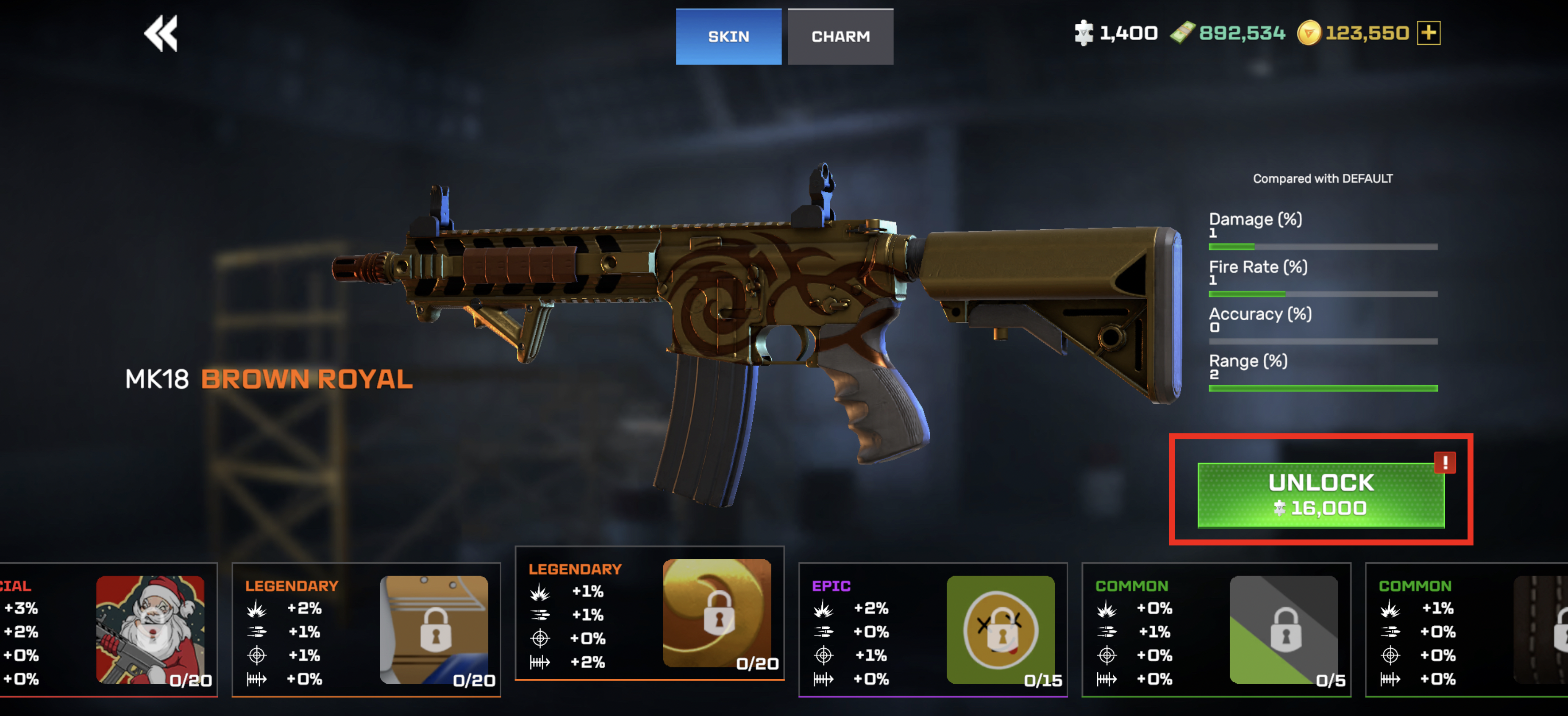Go back with the double-arrow button
This screenshot has width=1568, height=716.
tap(161, 33)
